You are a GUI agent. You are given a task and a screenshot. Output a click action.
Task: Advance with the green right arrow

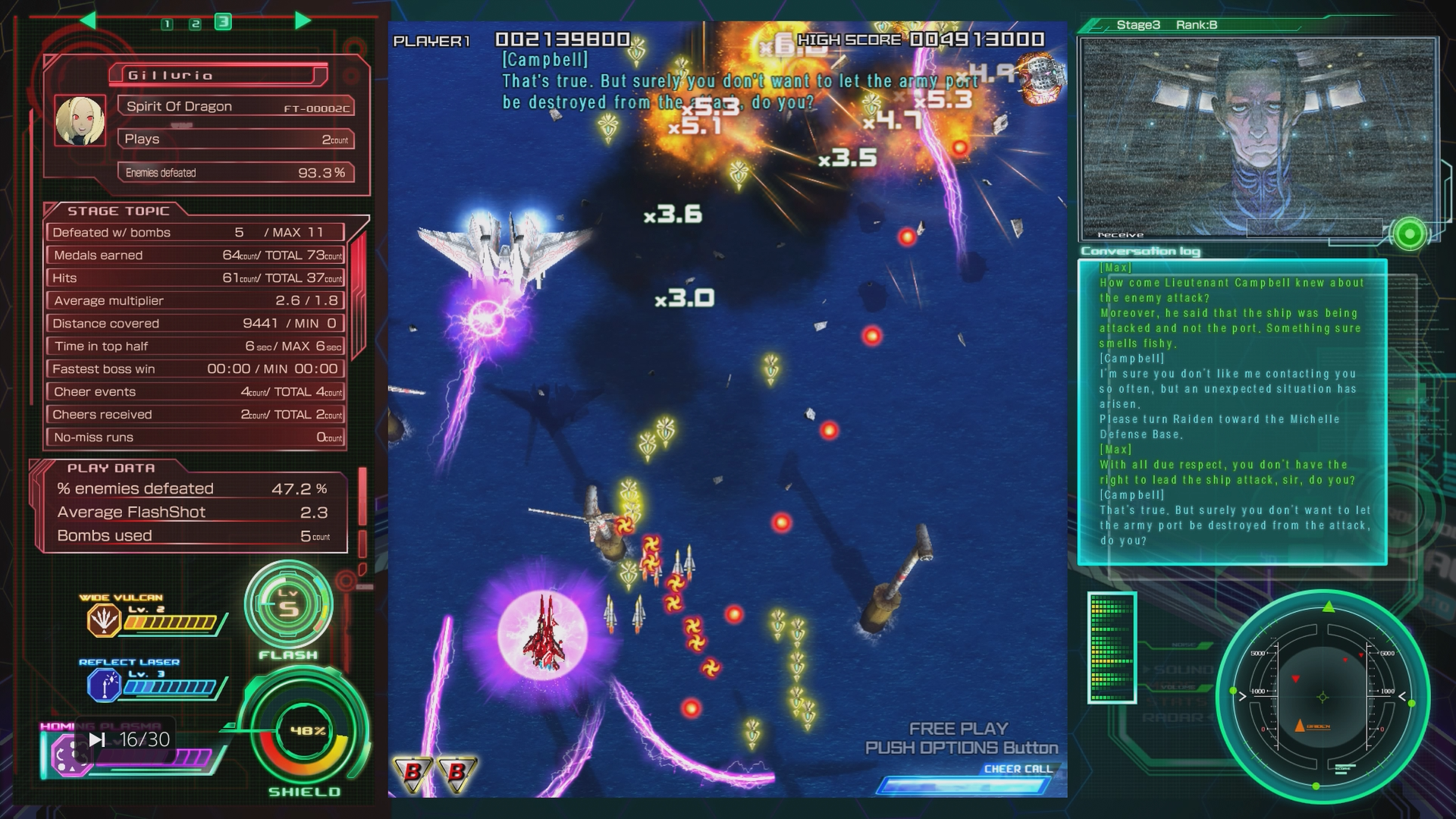pos(303,20)
